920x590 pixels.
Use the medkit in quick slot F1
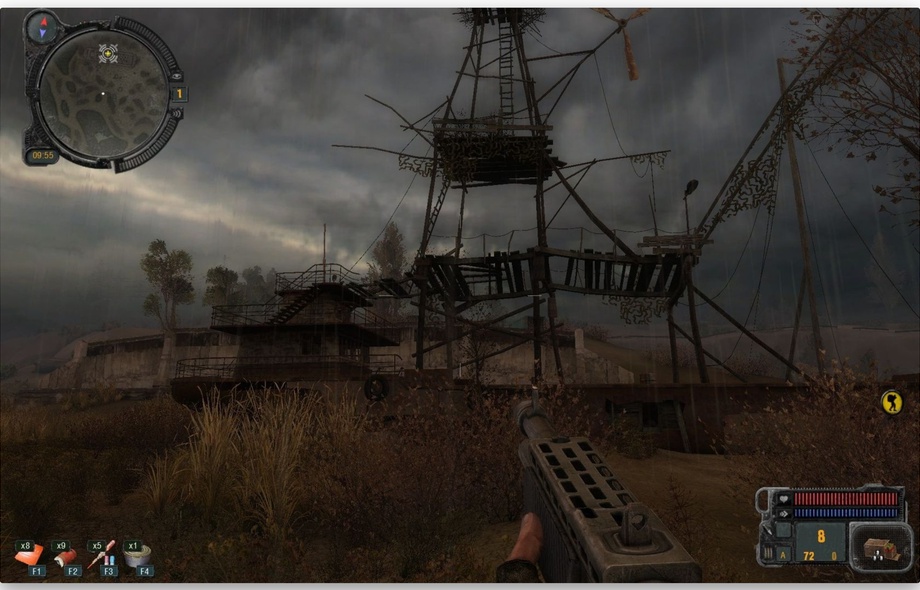coord(28,555)
